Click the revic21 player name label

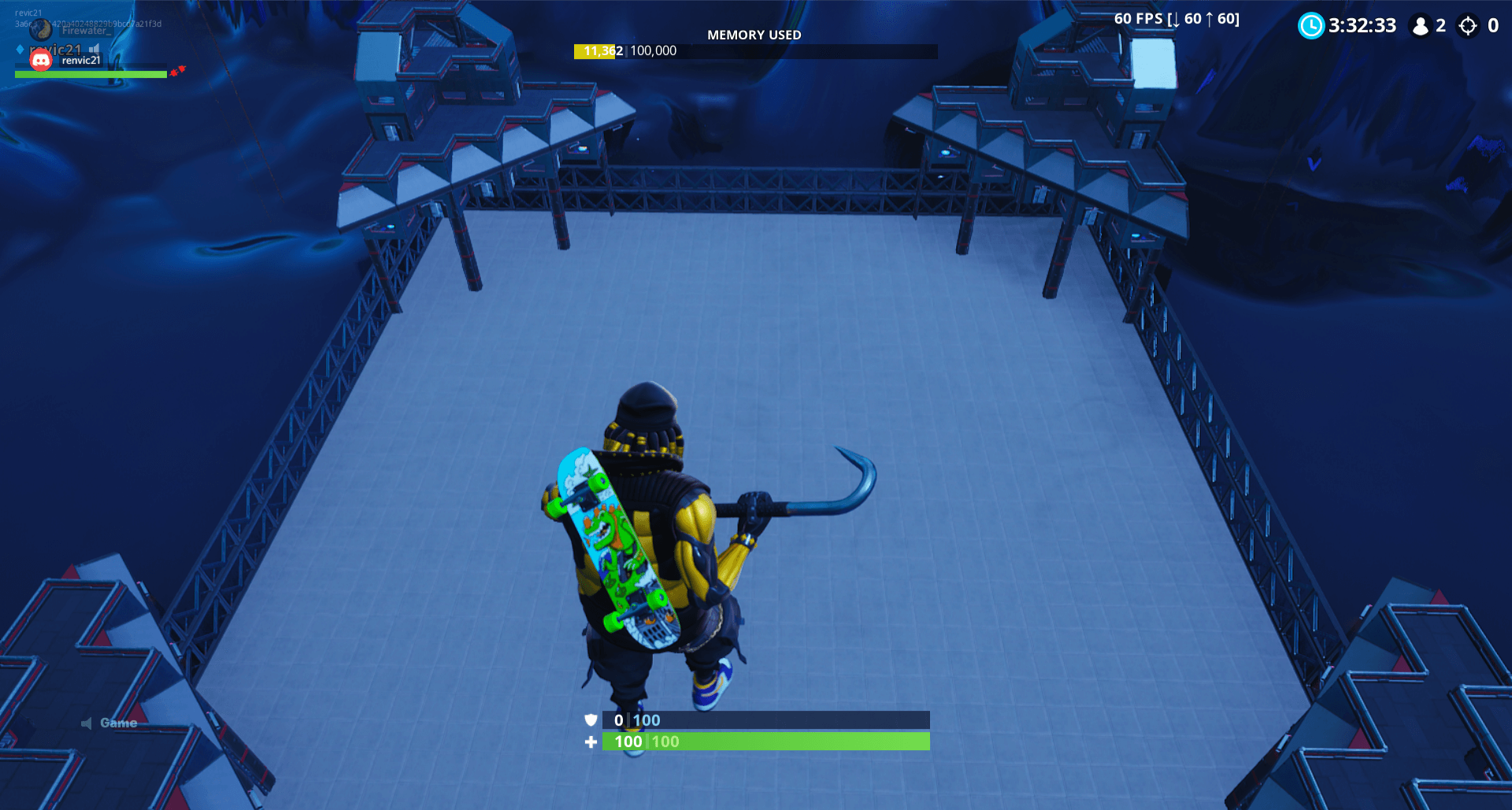pyautogui.click(x=55, y=50)
